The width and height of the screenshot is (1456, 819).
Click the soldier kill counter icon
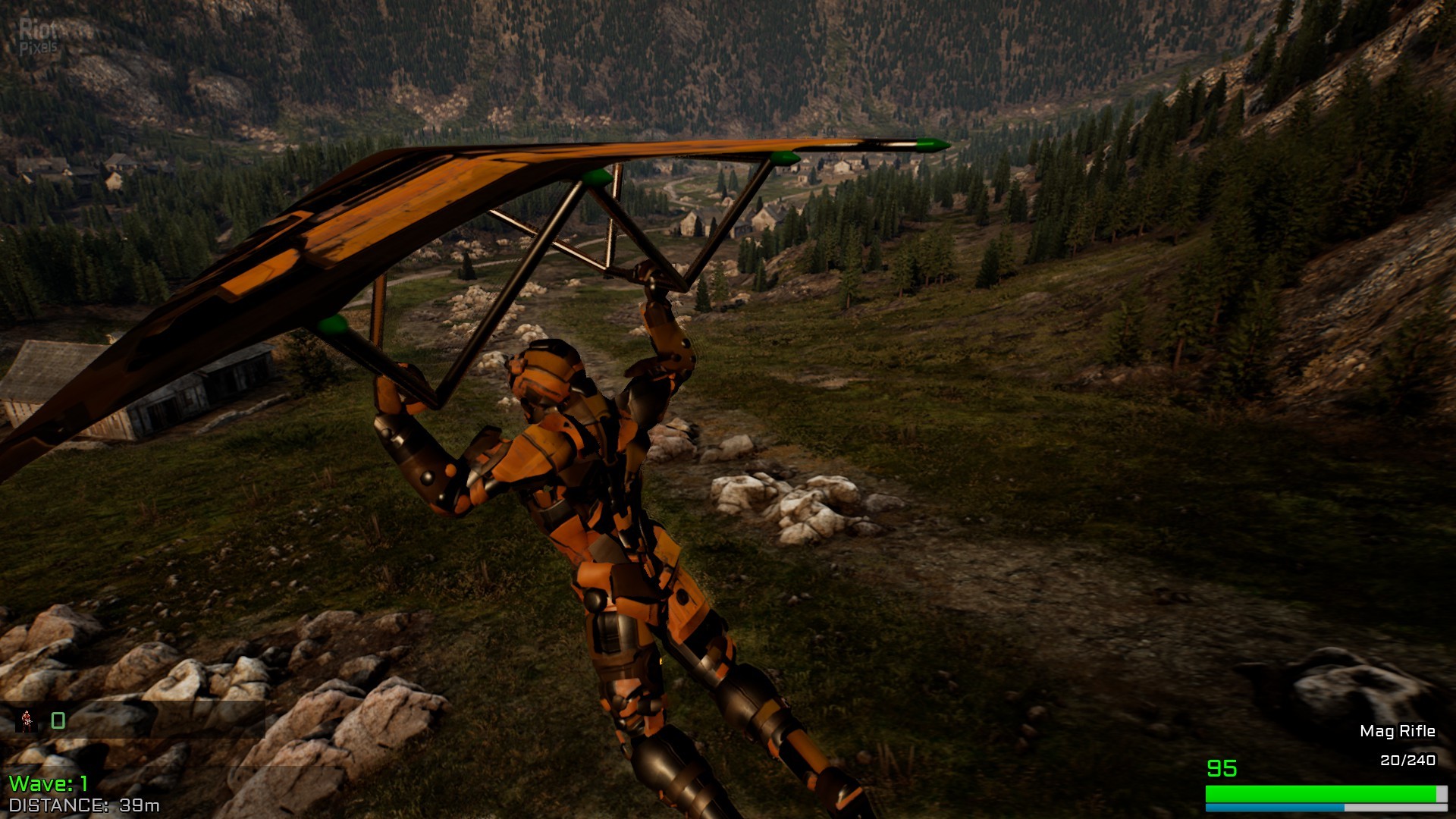point(28,720)
